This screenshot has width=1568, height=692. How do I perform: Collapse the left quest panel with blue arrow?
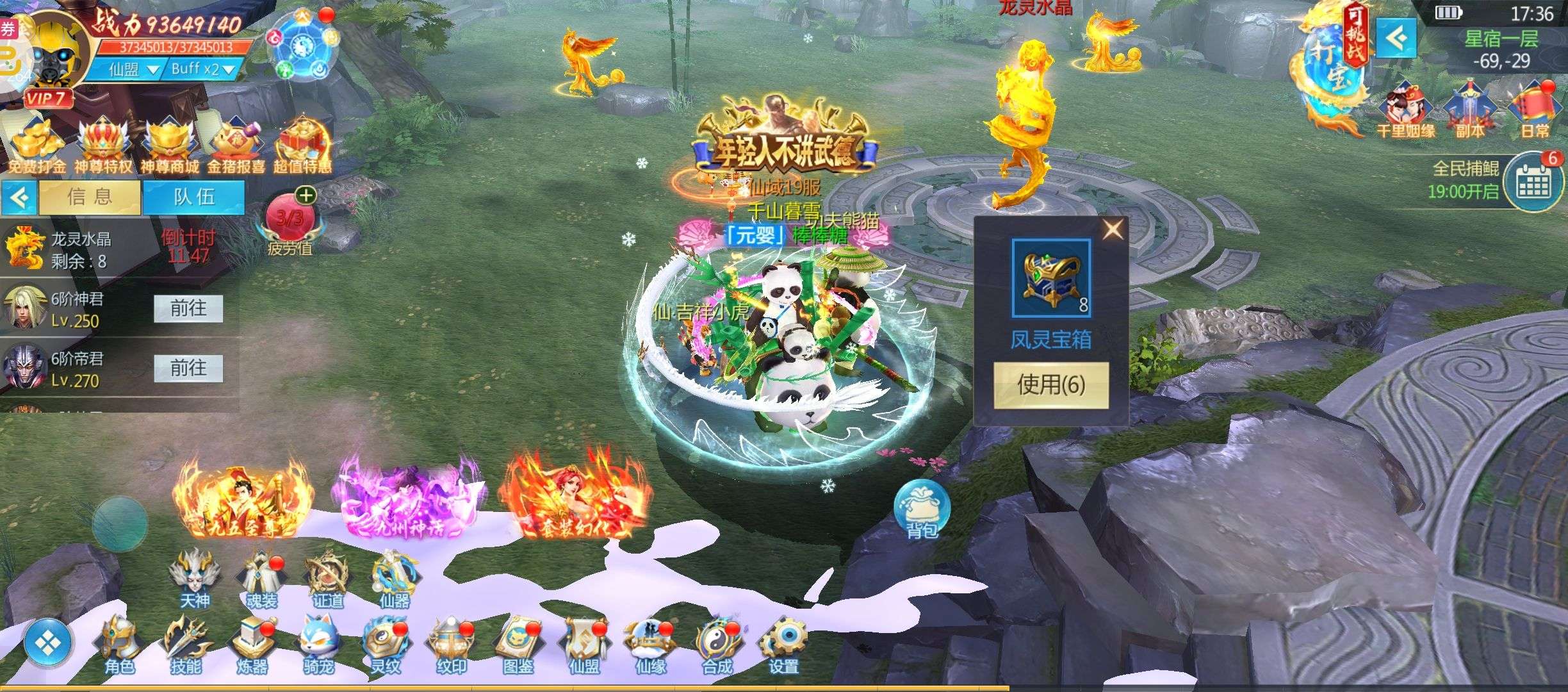coord(20,197)
